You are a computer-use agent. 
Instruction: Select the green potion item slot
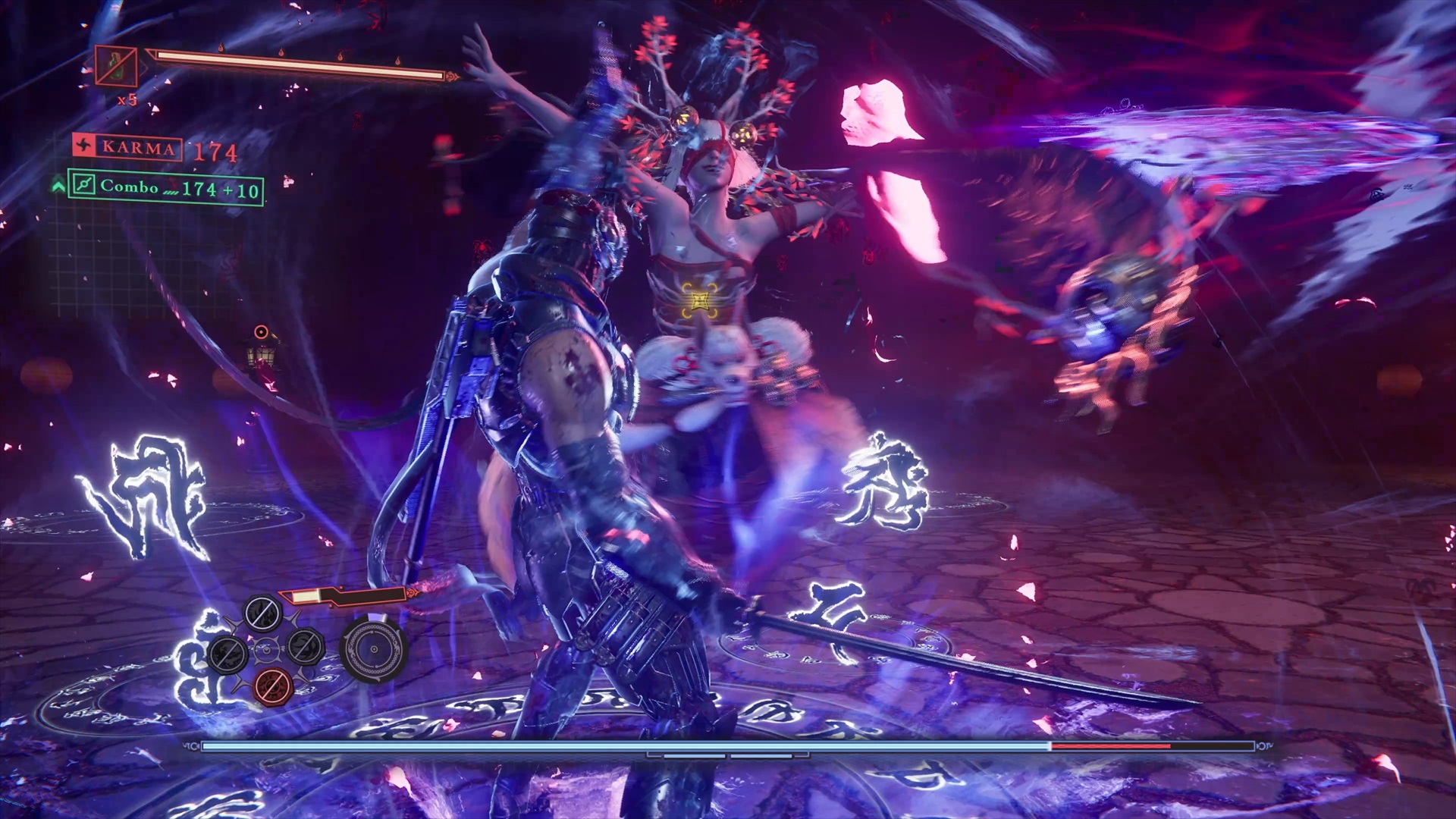[x=116, y=67]
